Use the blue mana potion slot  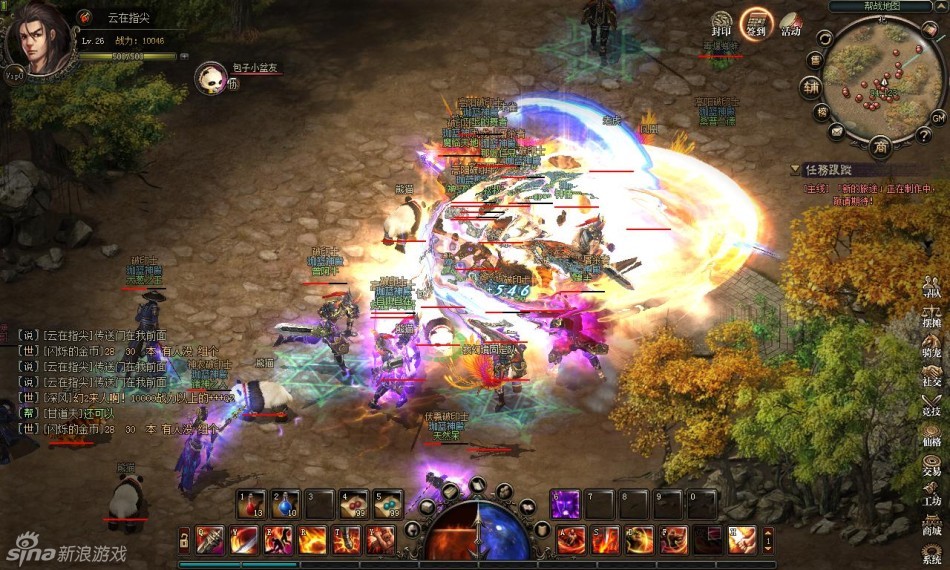point(284,503)
